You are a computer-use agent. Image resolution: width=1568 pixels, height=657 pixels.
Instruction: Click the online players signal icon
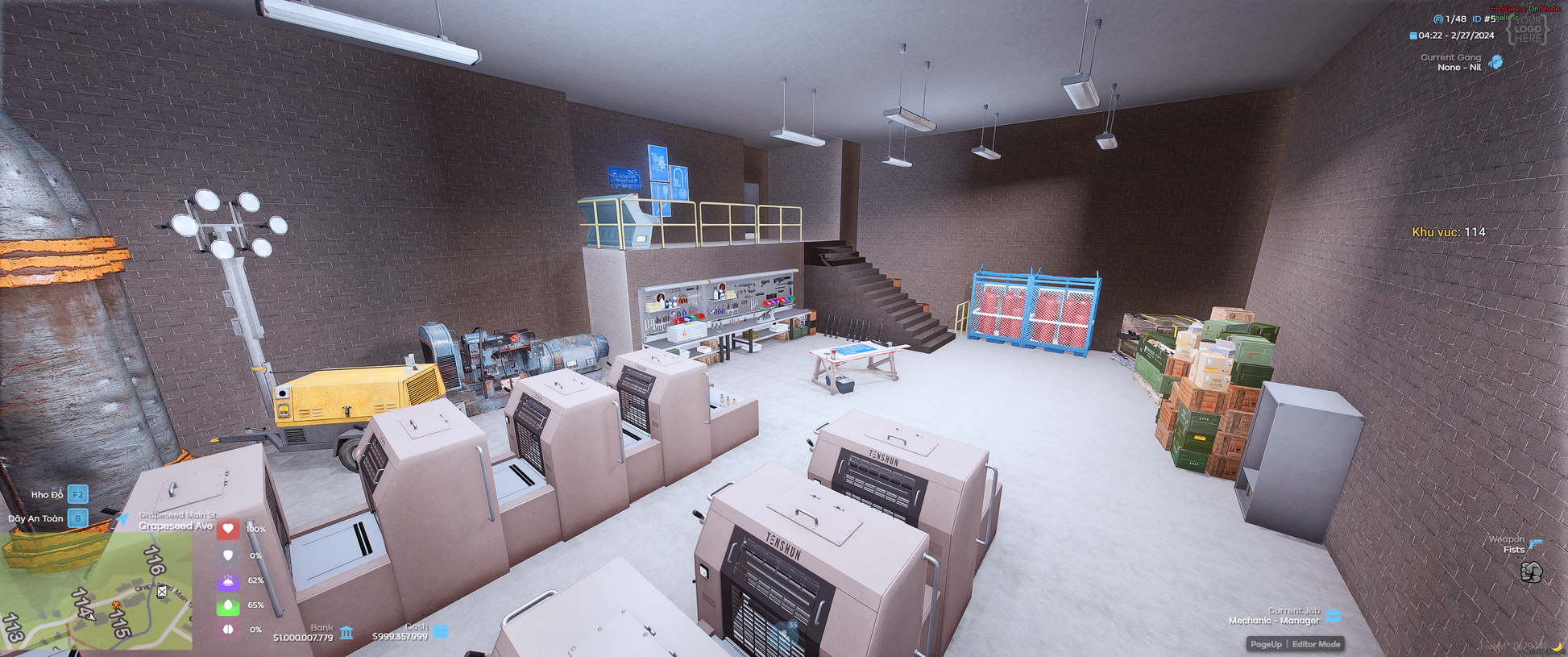[1438, 19]
